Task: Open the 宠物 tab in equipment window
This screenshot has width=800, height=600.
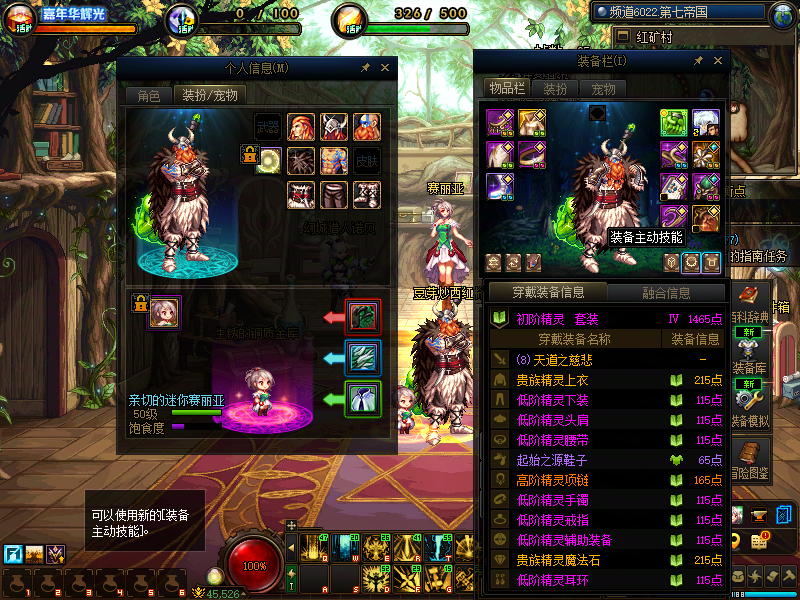Action: 604,88
